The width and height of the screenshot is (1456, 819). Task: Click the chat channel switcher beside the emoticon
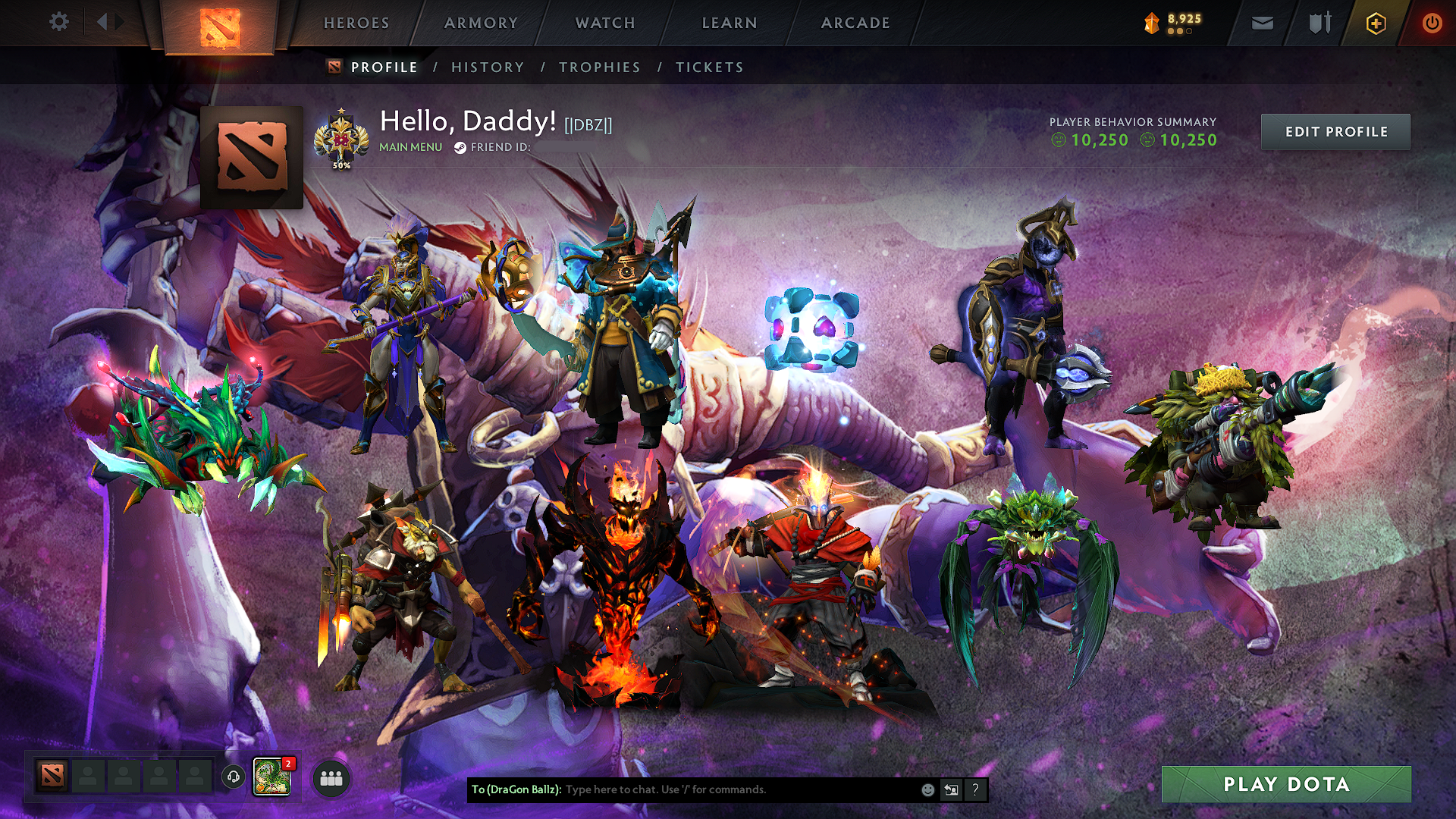(952, 791)
